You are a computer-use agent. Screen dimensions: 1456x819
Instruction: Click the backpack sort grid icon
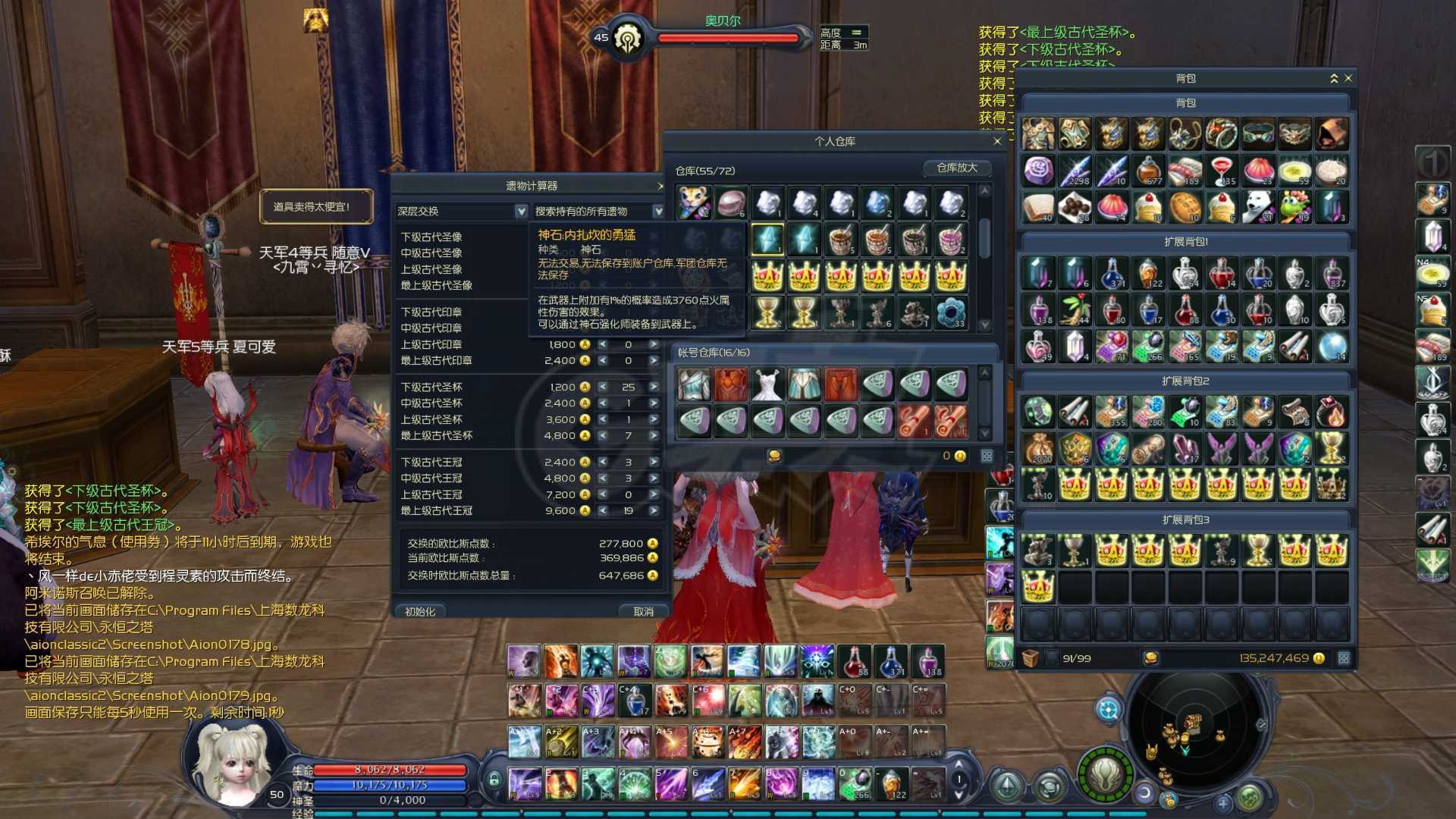(1344, 658)
